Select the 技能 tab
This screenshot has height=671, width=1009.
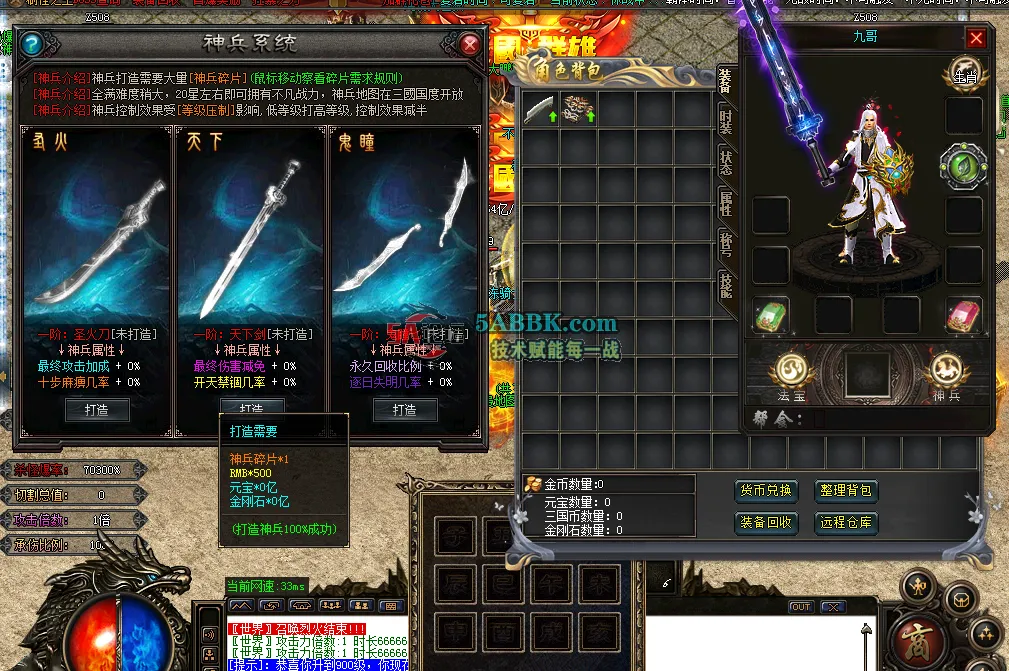(x=726, y=285)
